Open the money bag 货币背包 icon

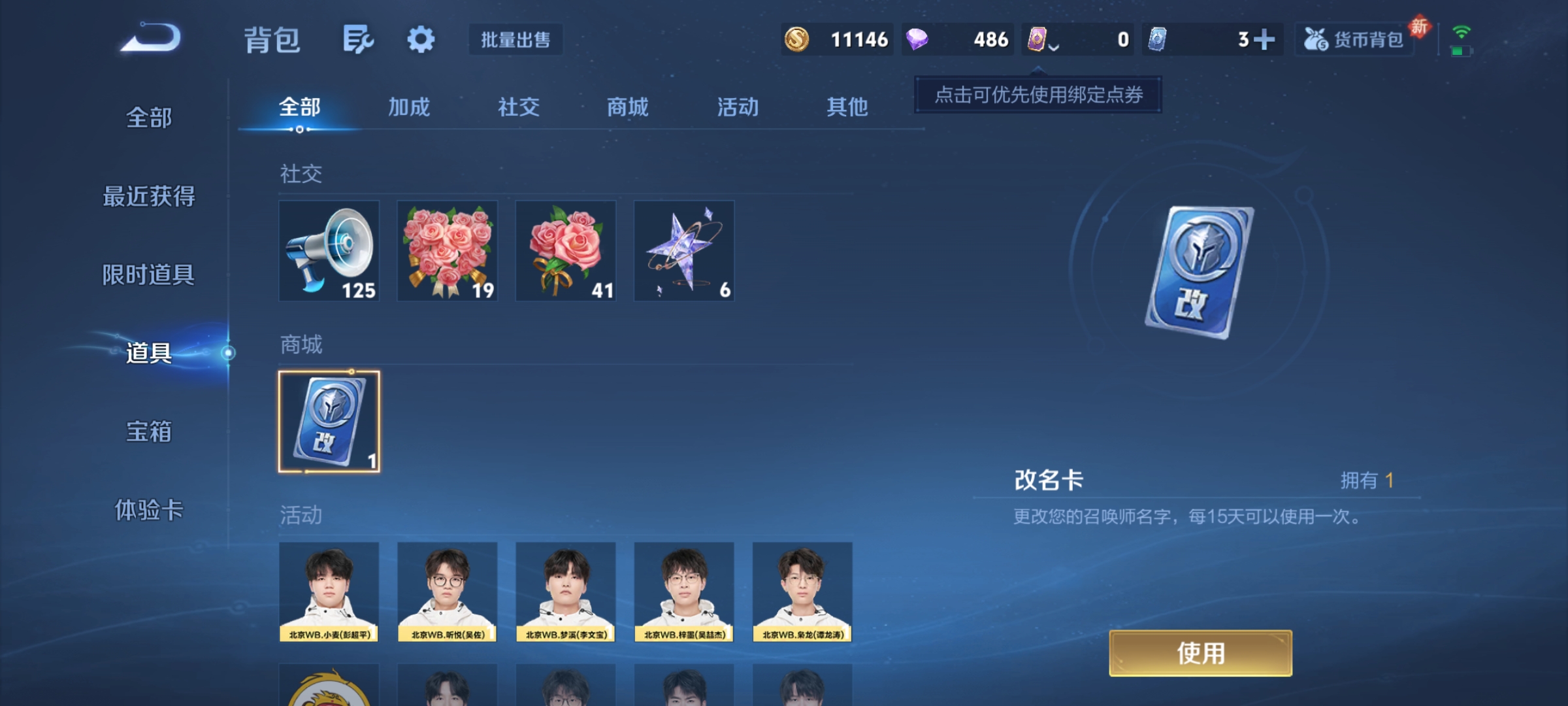[1354, 39]
